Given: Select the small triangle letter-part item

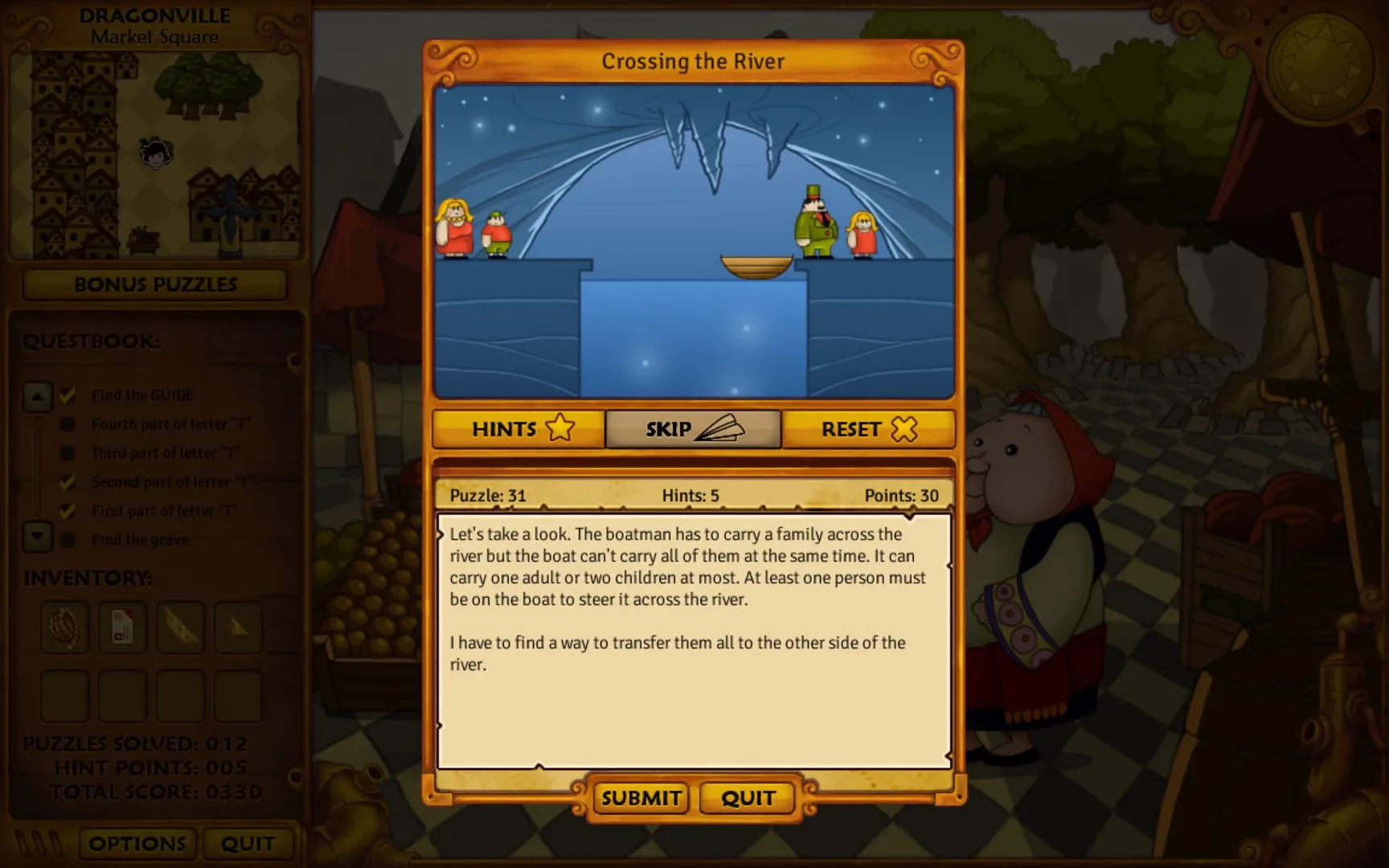Looking at the screenshot, I should pos(239,628).
